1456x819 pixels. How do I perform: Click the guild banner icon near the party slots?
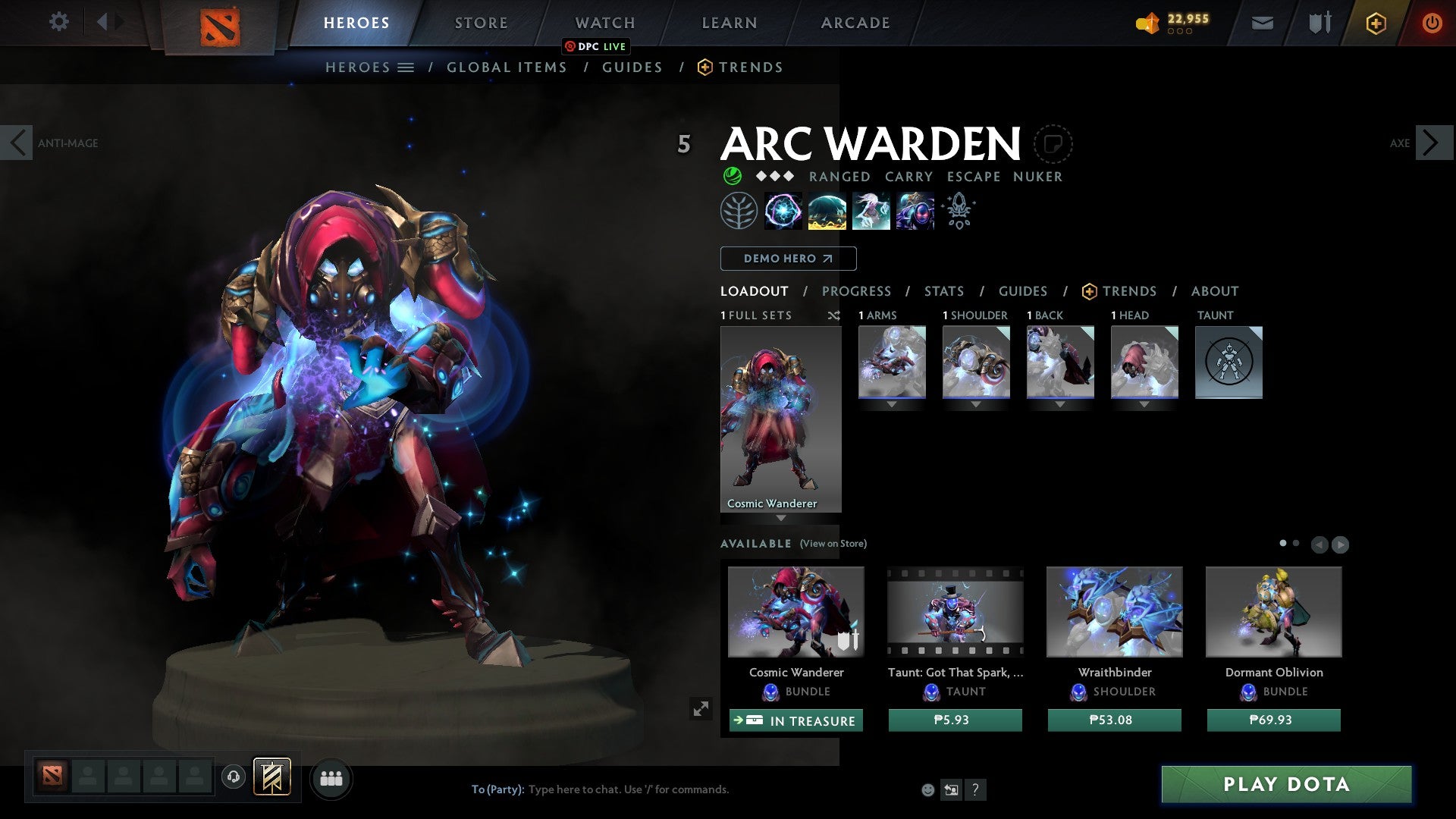coord(273,778)
